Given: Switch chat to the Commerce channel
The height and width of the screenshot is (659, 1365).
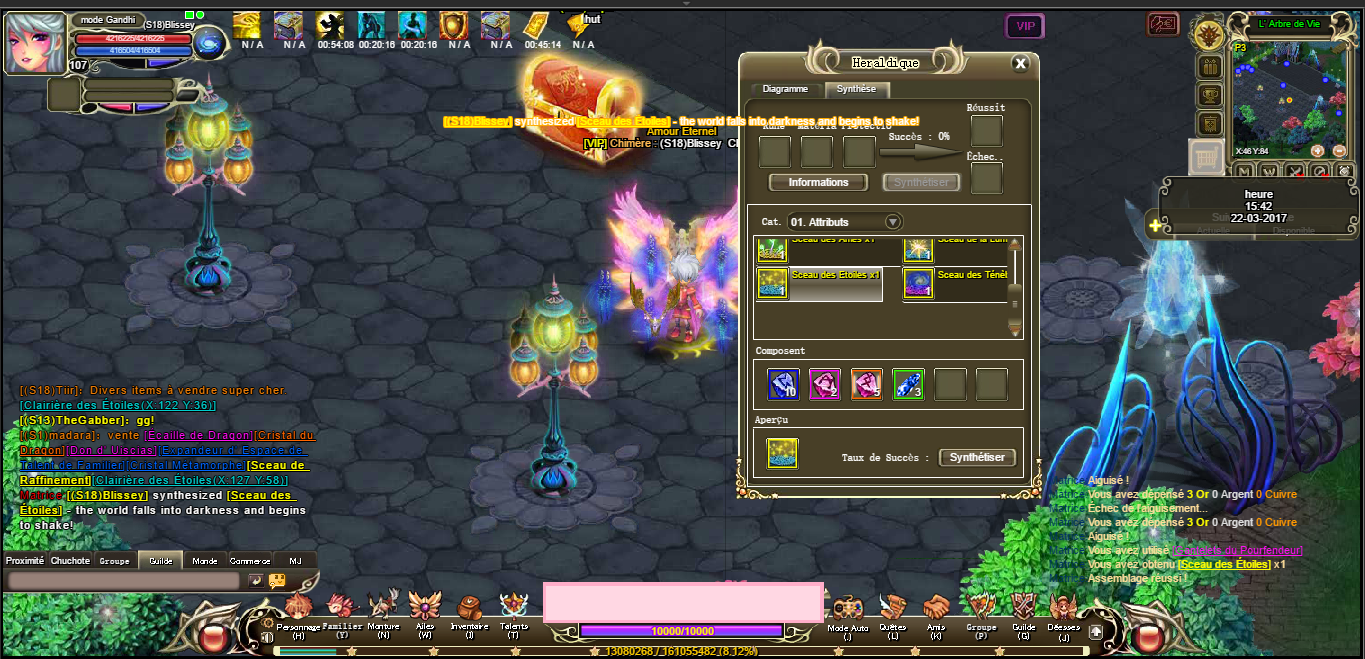Looking at the screenshot, I should 250,561.
